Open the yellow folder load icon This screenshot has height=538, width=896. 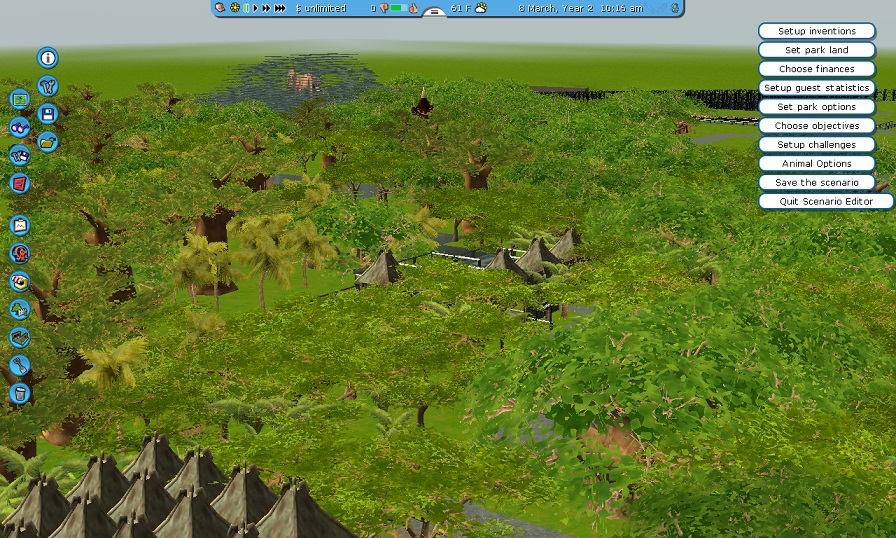tap(47, 141)
